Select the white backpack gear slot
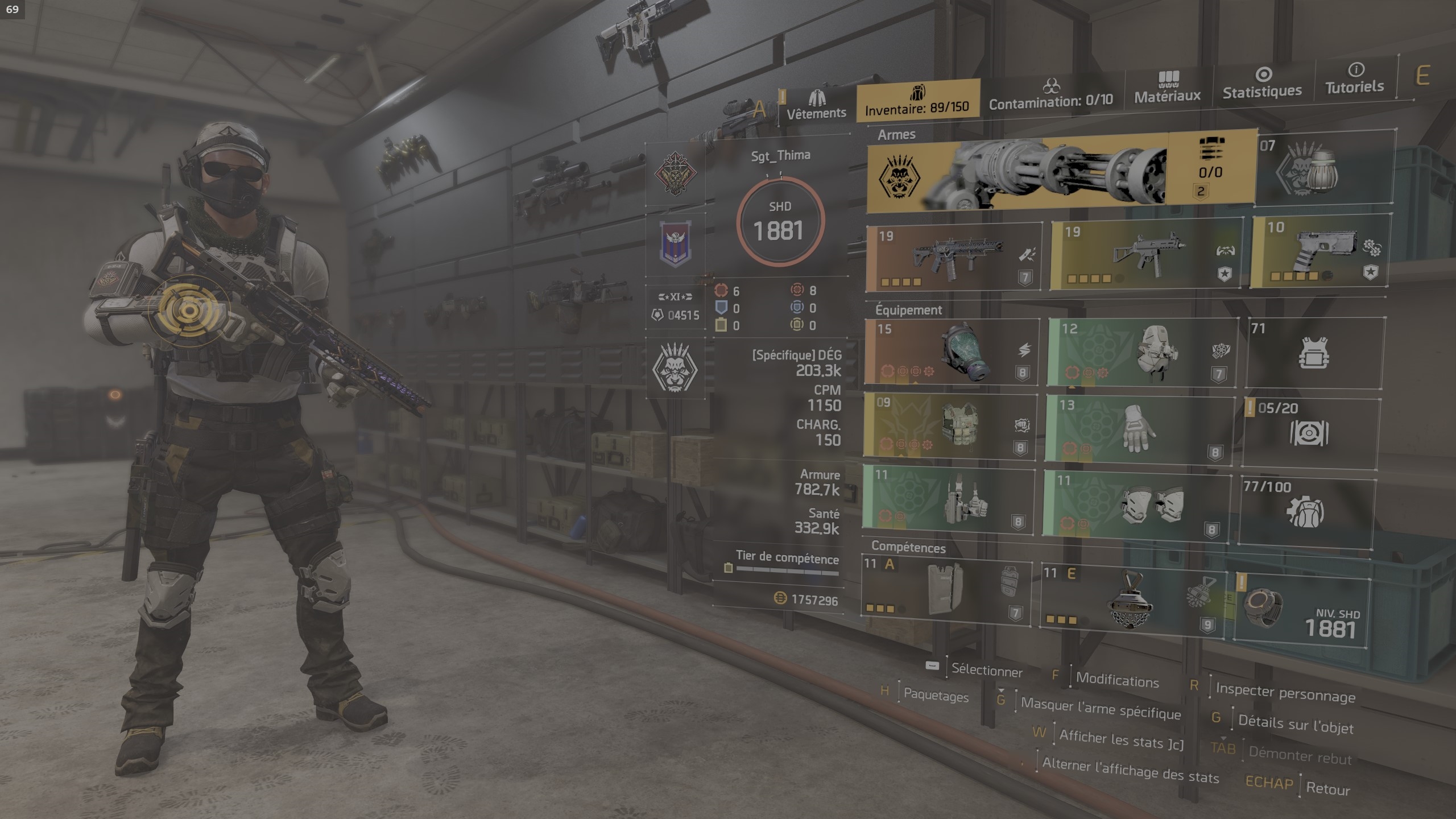 [1142, 352]
